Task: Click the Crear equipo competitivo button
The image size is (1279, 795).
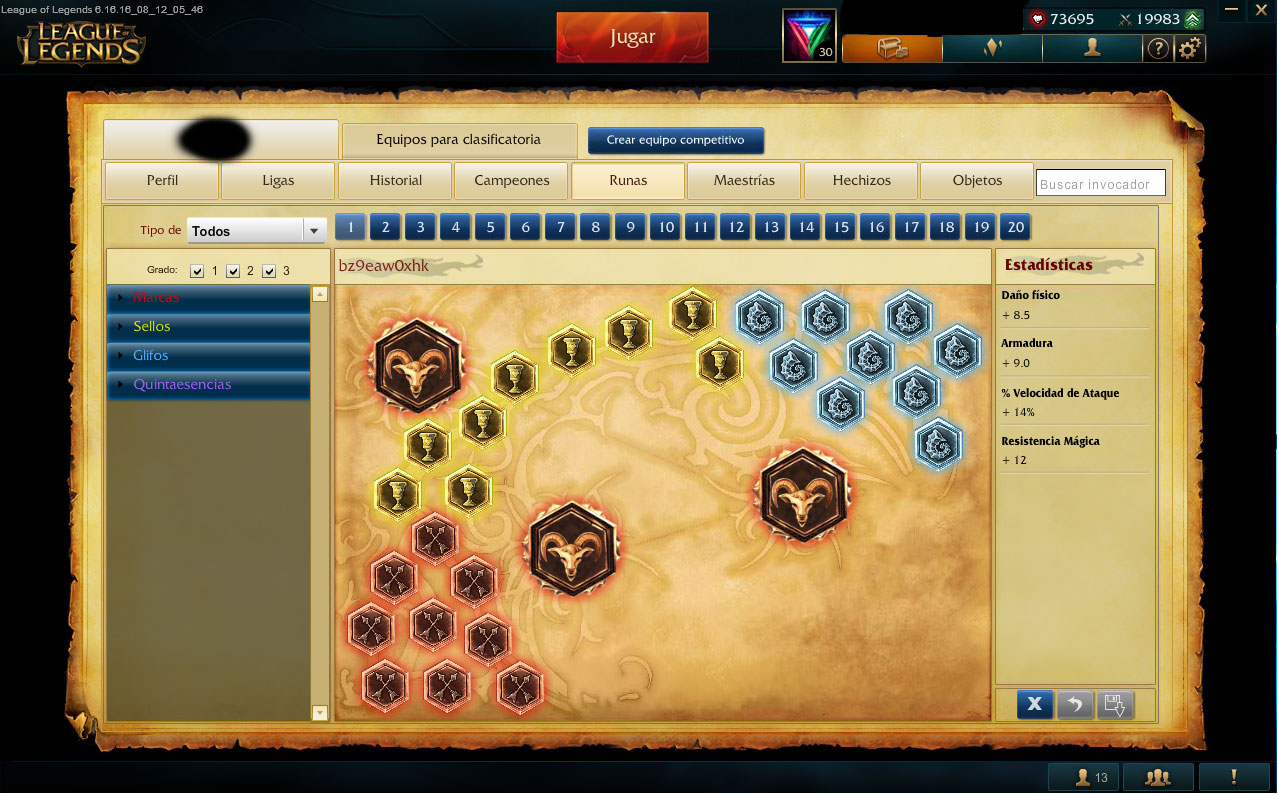Action: click(x=675, y=140)
